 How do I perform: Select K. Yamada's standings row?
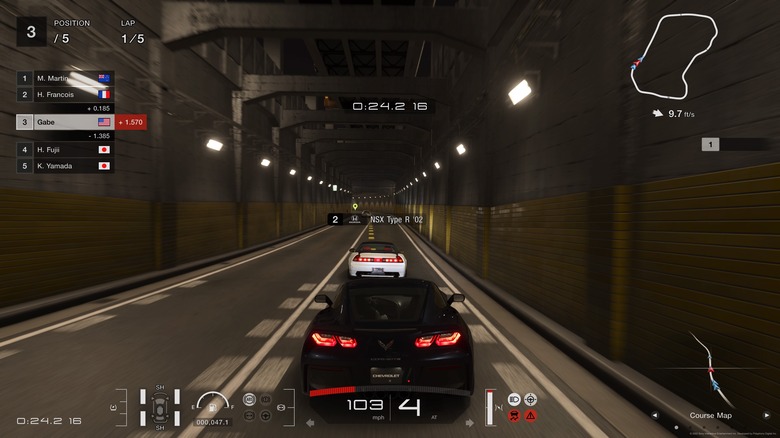pos(65,165)
